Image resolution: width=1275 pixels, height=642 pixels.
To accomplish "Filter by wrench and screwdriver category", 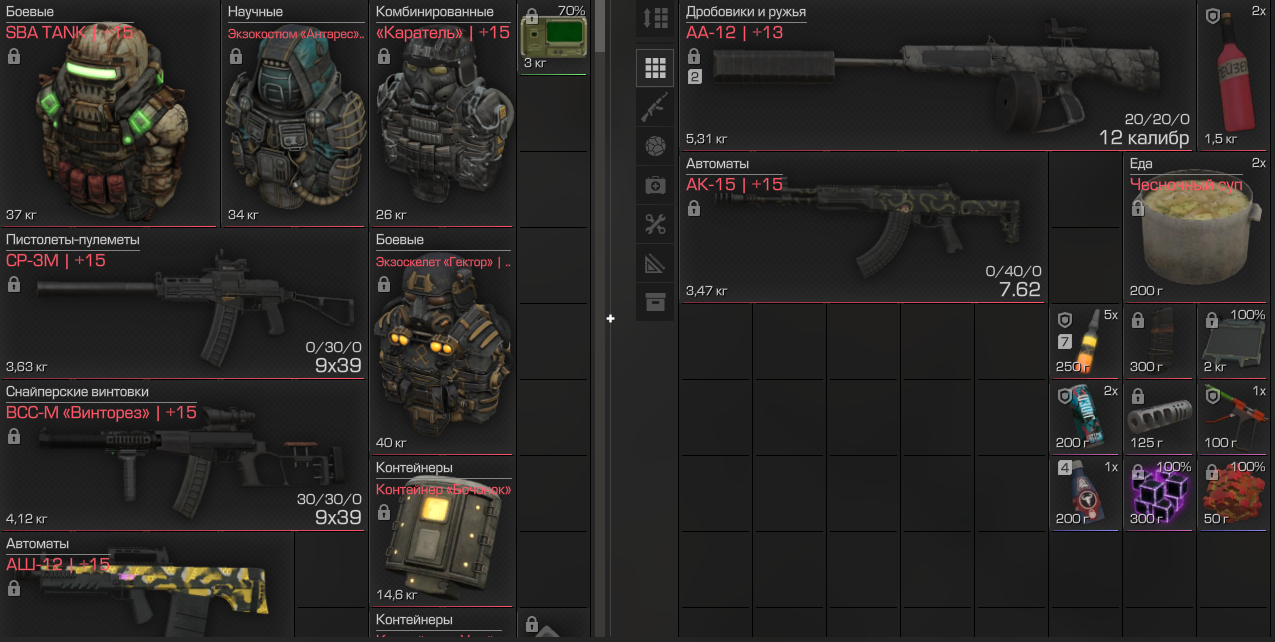I will (655, 225).
